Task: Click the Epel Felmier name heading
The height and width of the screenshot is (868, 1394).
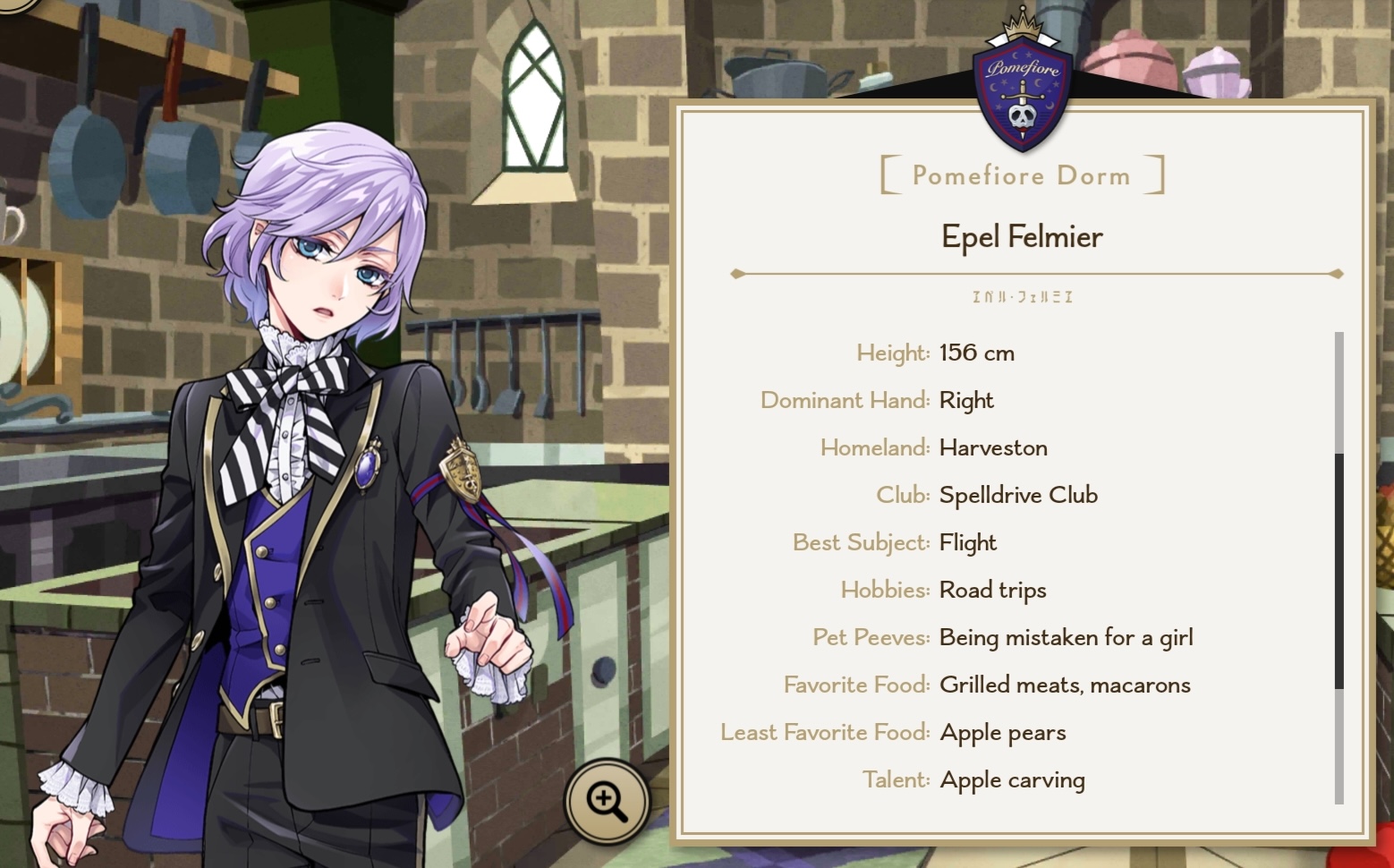Action: pyautogui.click(x=1022, y=236)
